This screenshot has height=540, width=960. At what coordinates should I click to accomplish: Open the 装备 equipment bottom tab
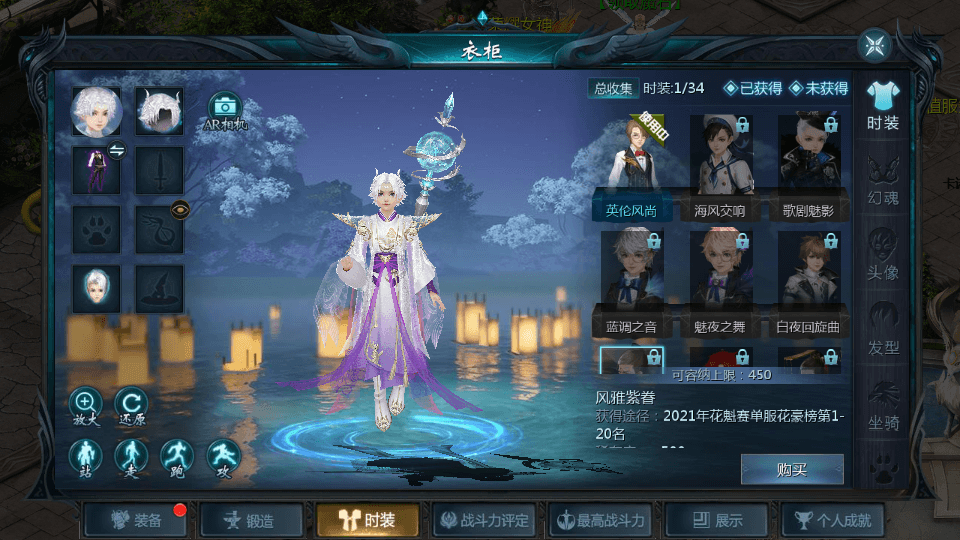tap(137, 520)
